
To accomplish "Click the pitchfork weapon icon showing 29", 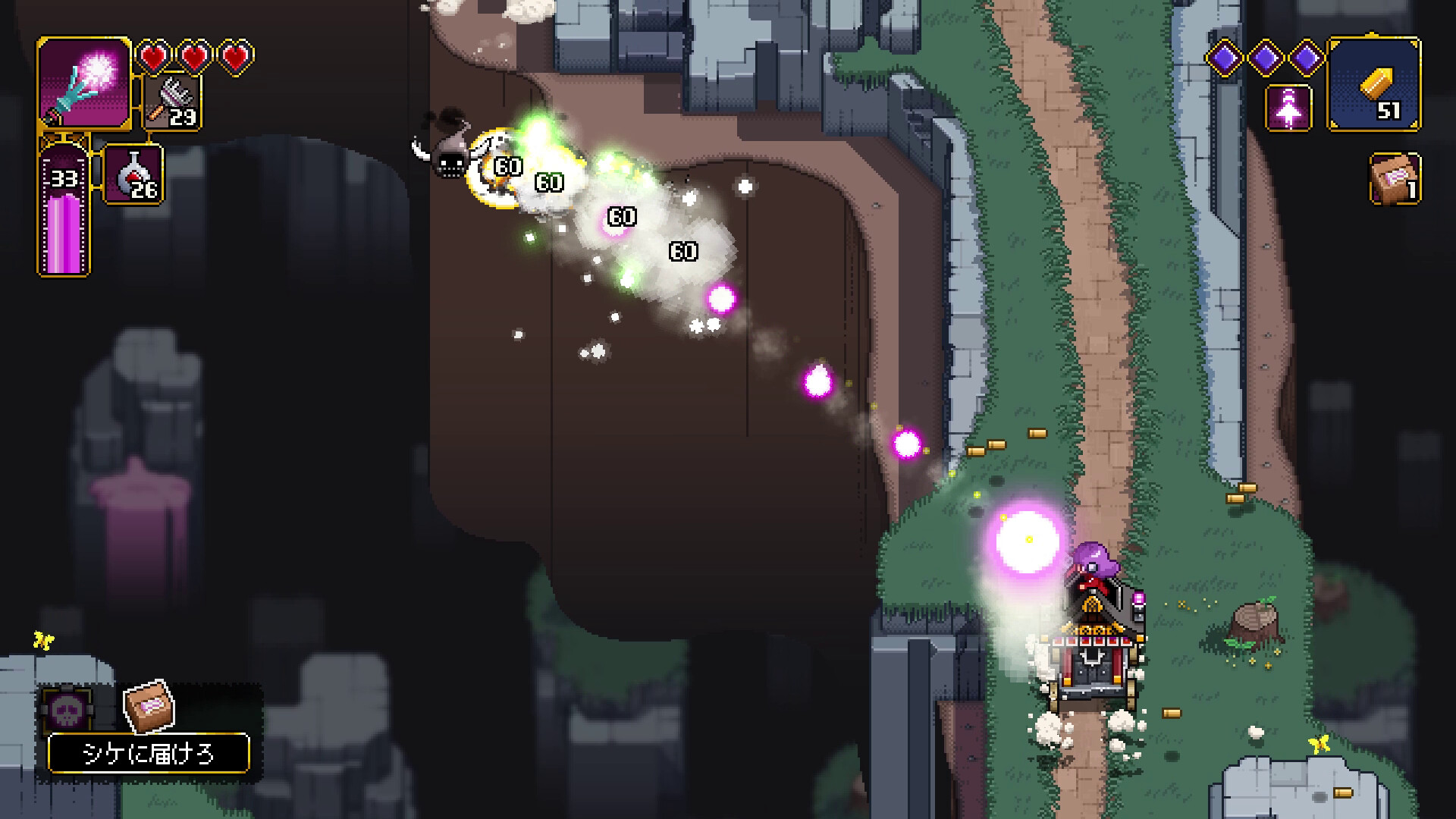I will 171,102.
